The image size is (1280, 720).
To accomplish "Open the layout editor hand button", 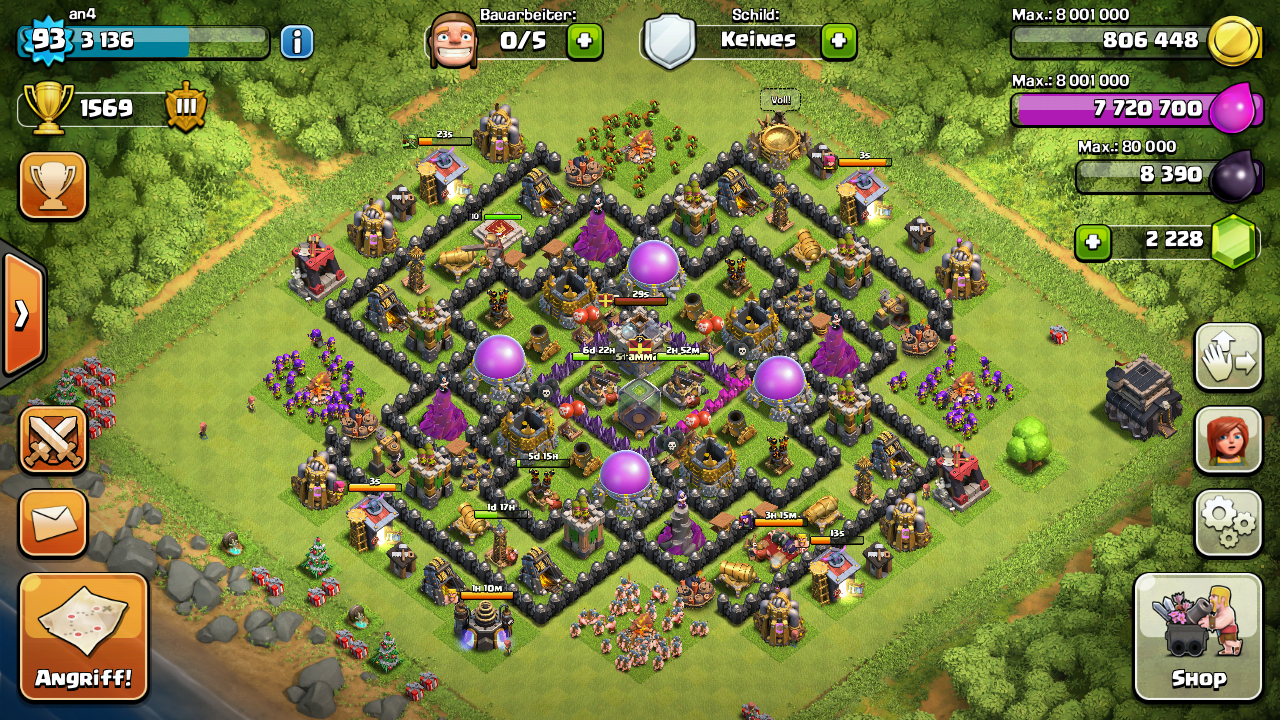I will pos(1228,357).
